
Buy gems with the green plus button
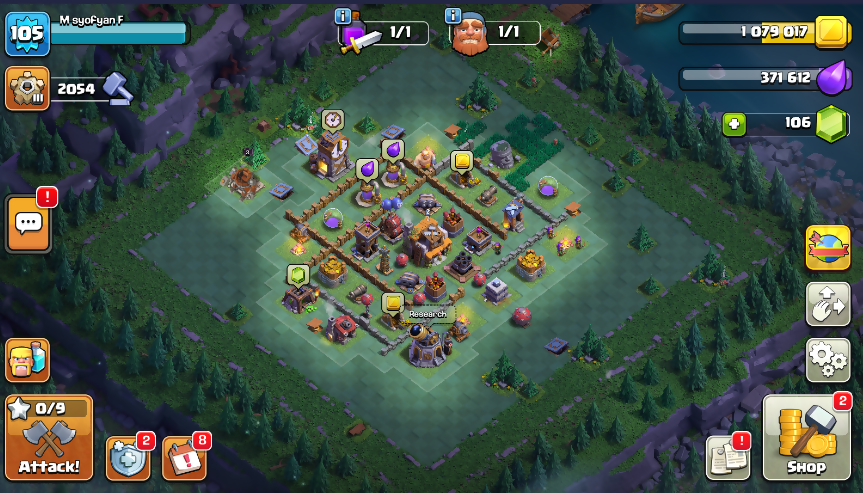tap(734, 123)
